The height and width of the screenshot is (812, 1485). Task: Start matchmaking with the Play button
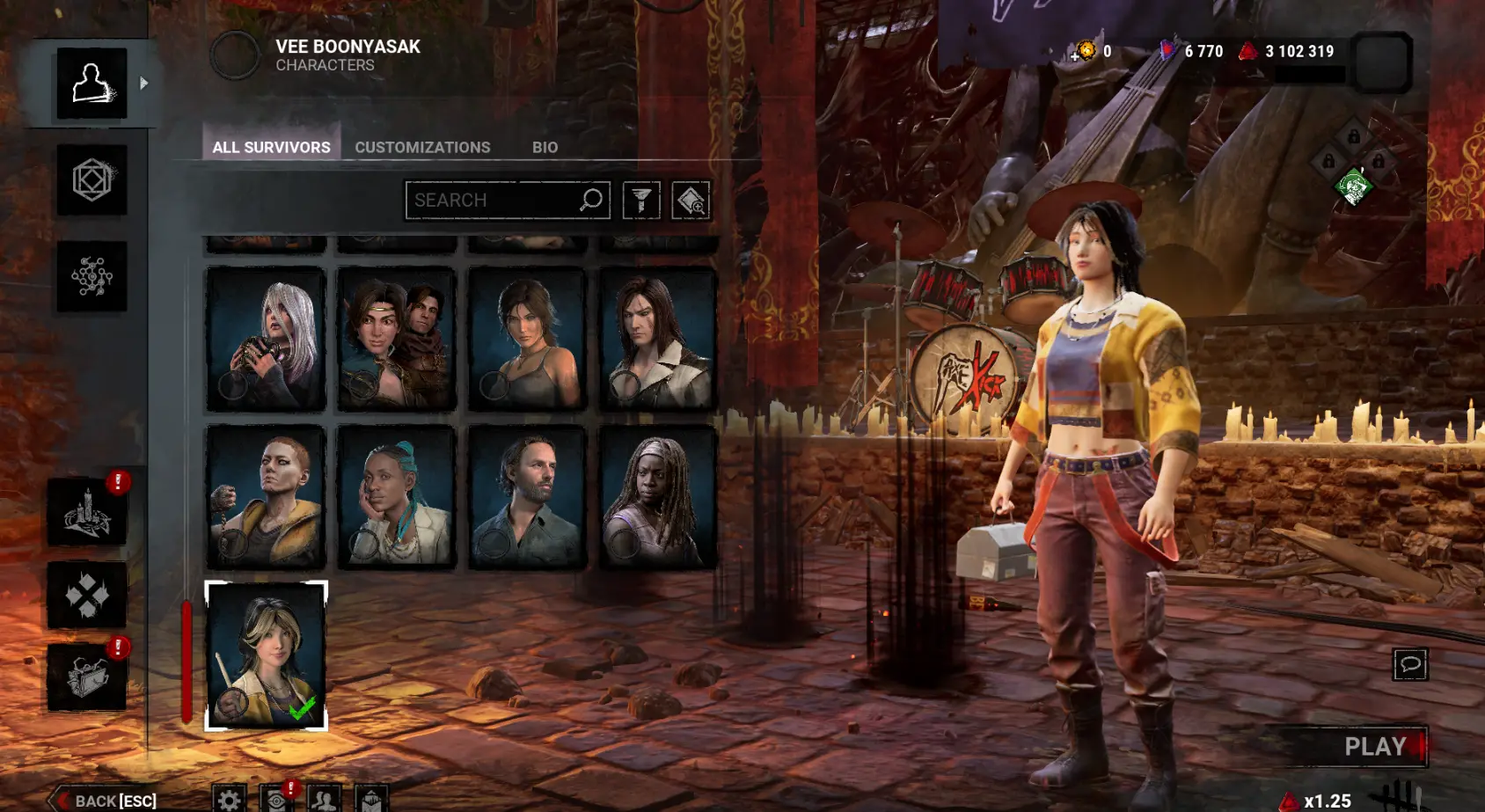[1376, 747]
